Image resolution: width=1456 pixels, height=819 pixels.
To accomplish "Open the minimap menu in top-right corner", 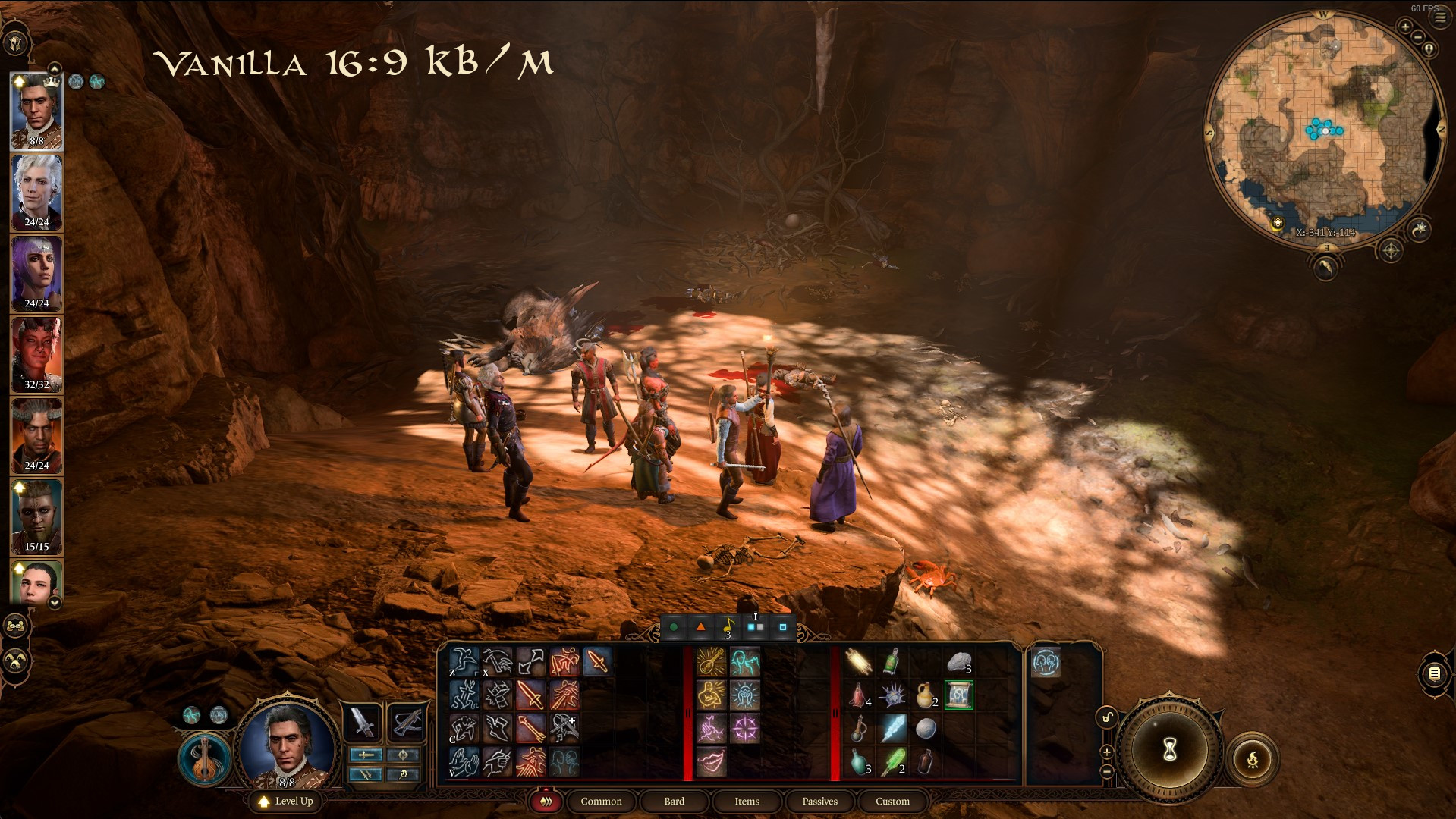I will pos(1440,17).
